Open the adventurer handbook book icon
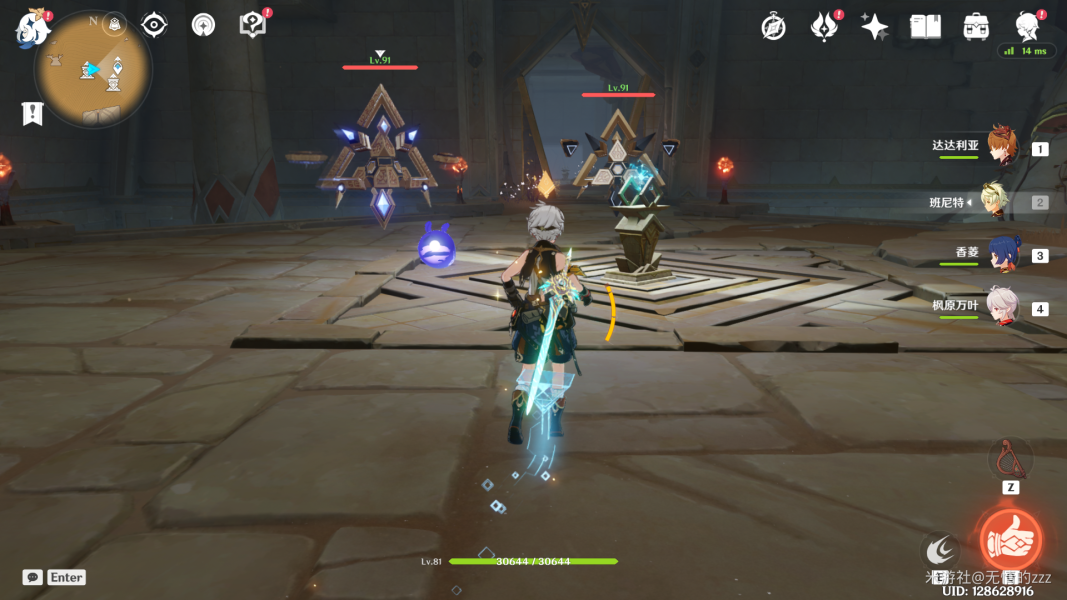The width and height of the screenshot is (1067, 600). pyautogui.click(x=925, y=27)
